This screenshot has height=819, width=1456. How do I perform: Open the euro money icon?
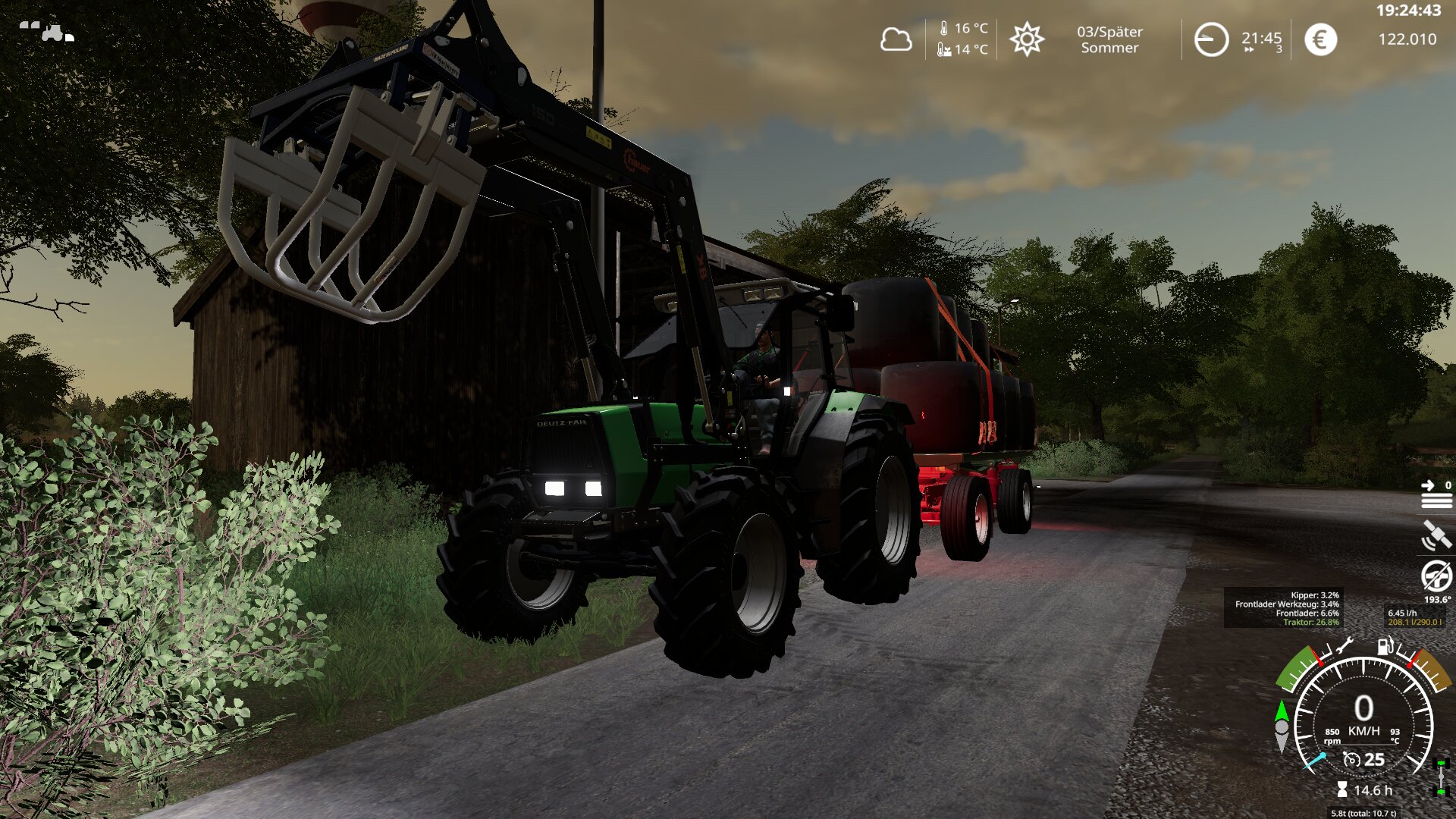pos(1320,39)
